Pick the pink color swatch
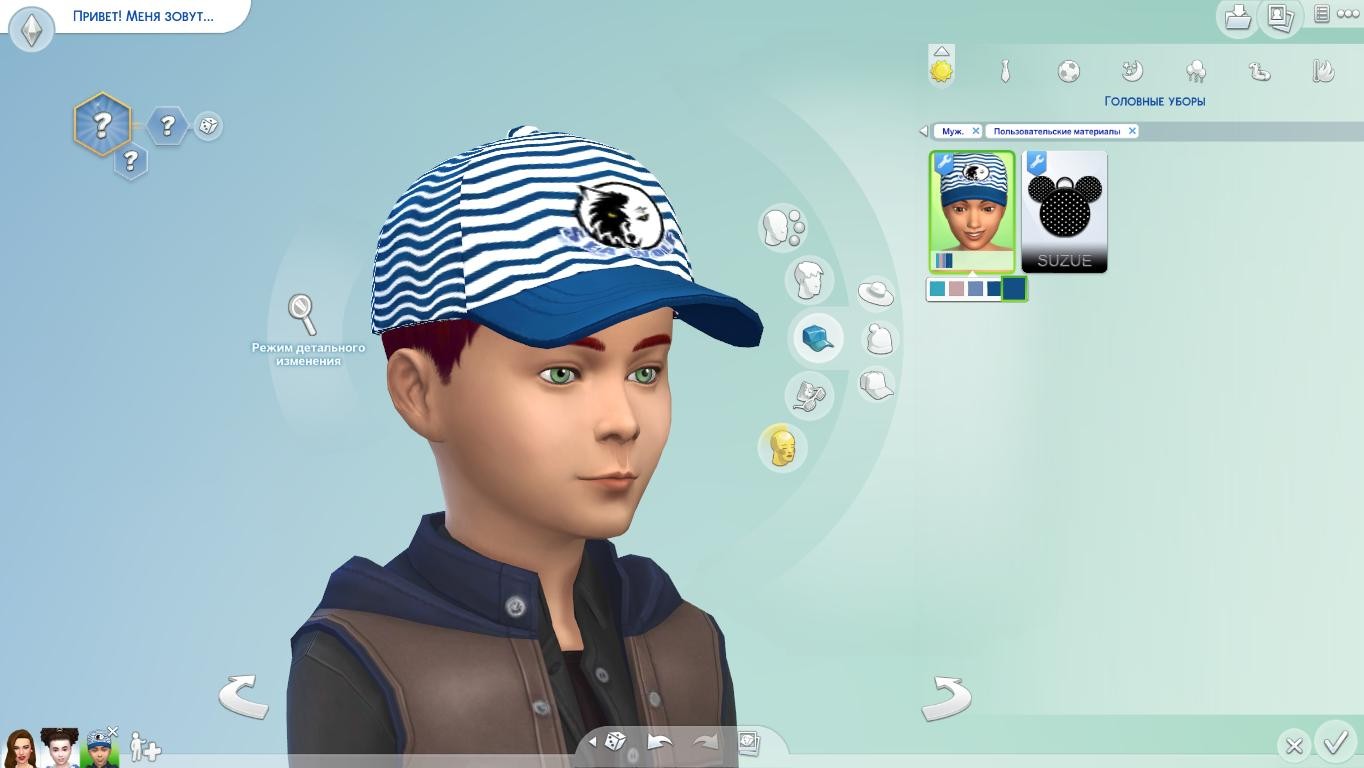 (x=956, y=289)
